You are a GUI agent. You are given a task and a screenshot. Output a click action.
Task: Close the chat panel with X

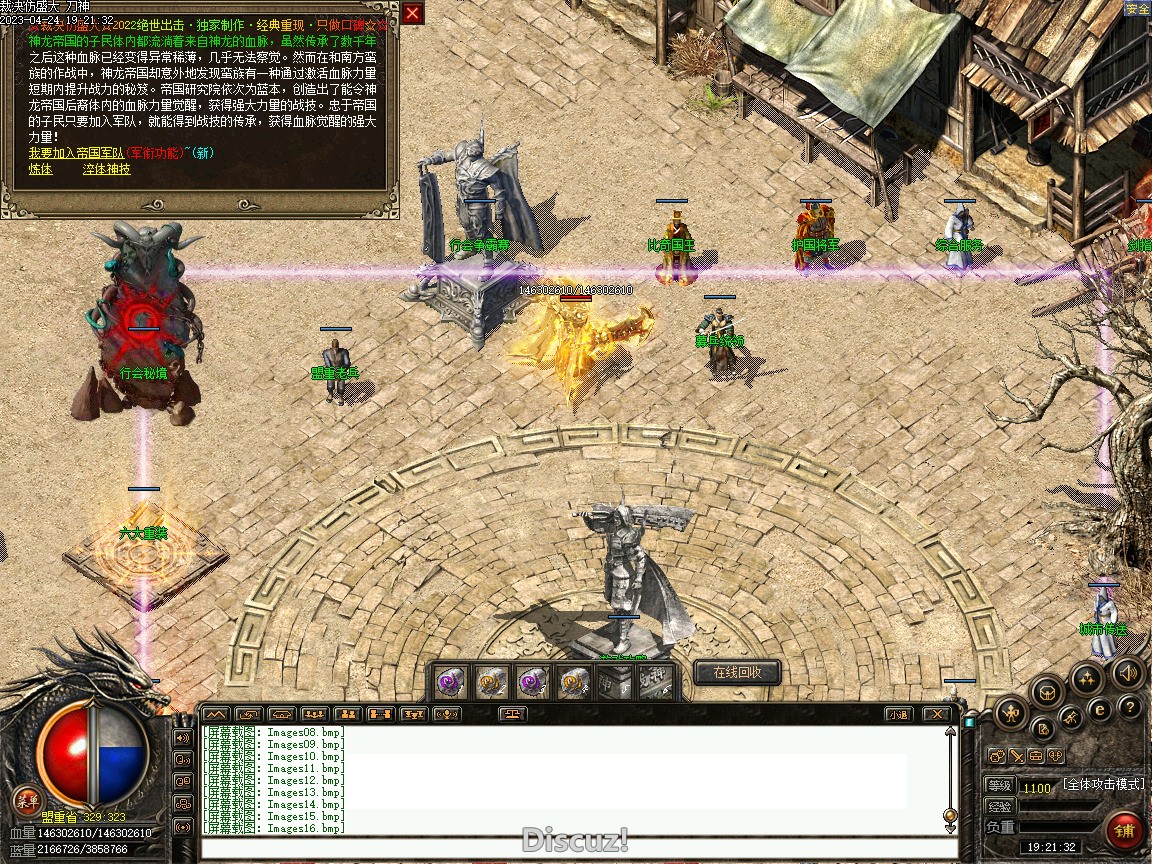(935, 714)
